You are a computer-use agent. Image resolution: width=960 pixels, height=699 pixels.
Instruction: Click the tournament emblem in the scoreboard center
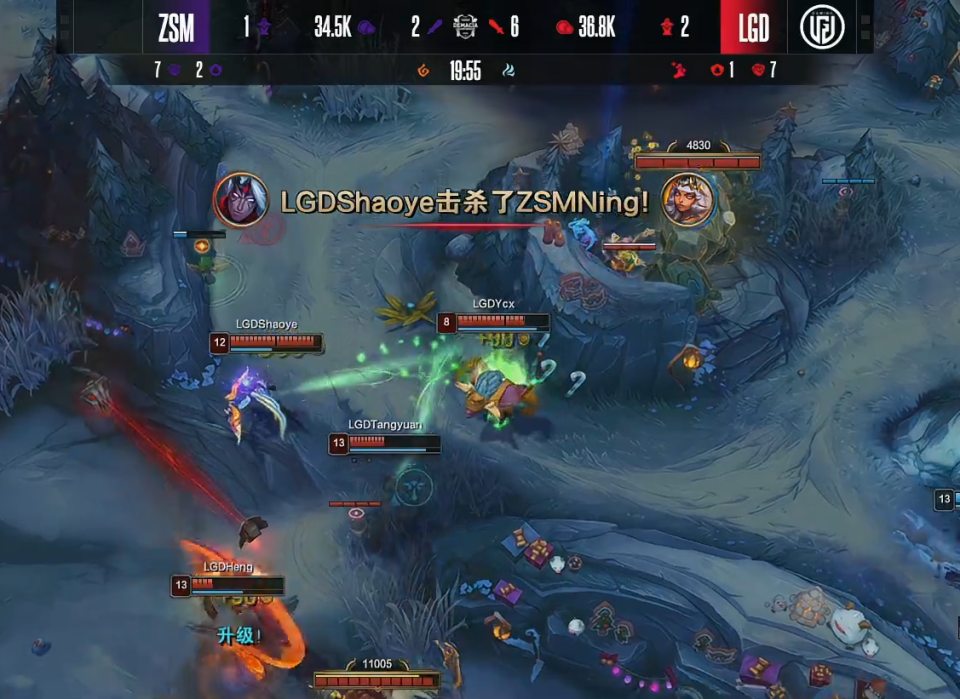click(465, 27)
